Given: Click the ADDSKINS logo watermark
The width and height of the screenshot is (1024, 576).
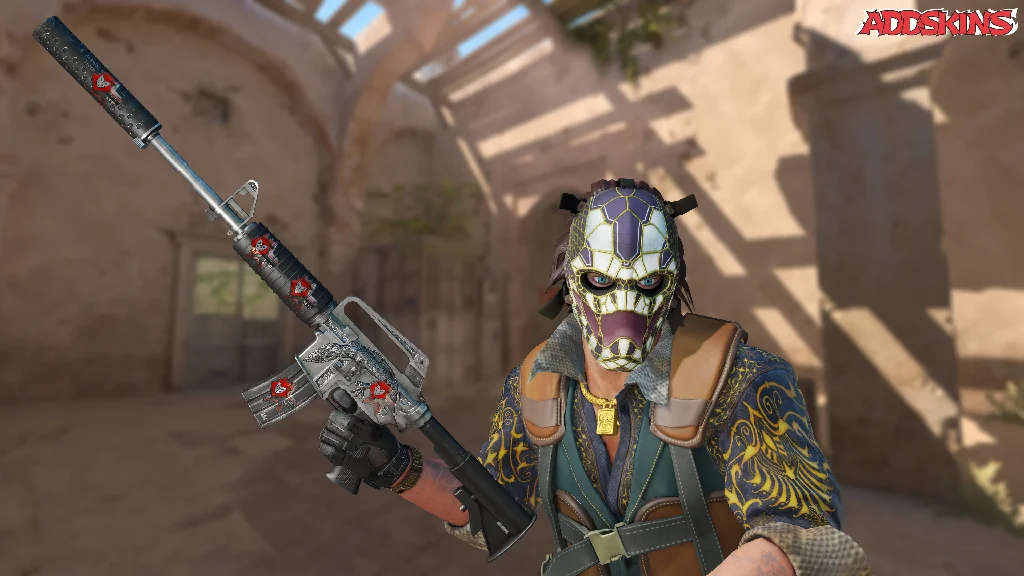Looking at the screenshot, I should coord(937,23).
